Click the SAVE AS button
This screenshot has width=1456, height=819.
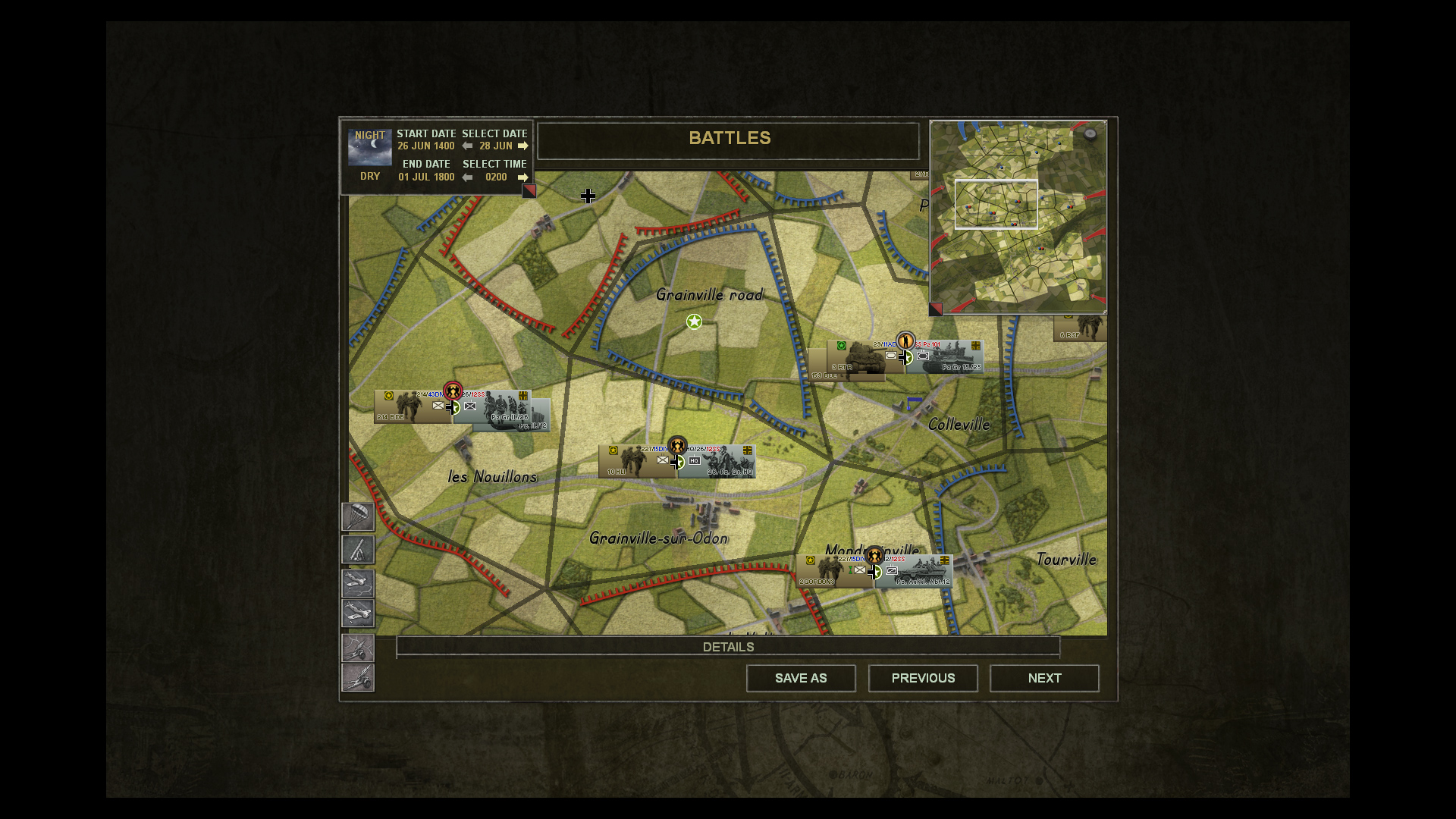801,678
